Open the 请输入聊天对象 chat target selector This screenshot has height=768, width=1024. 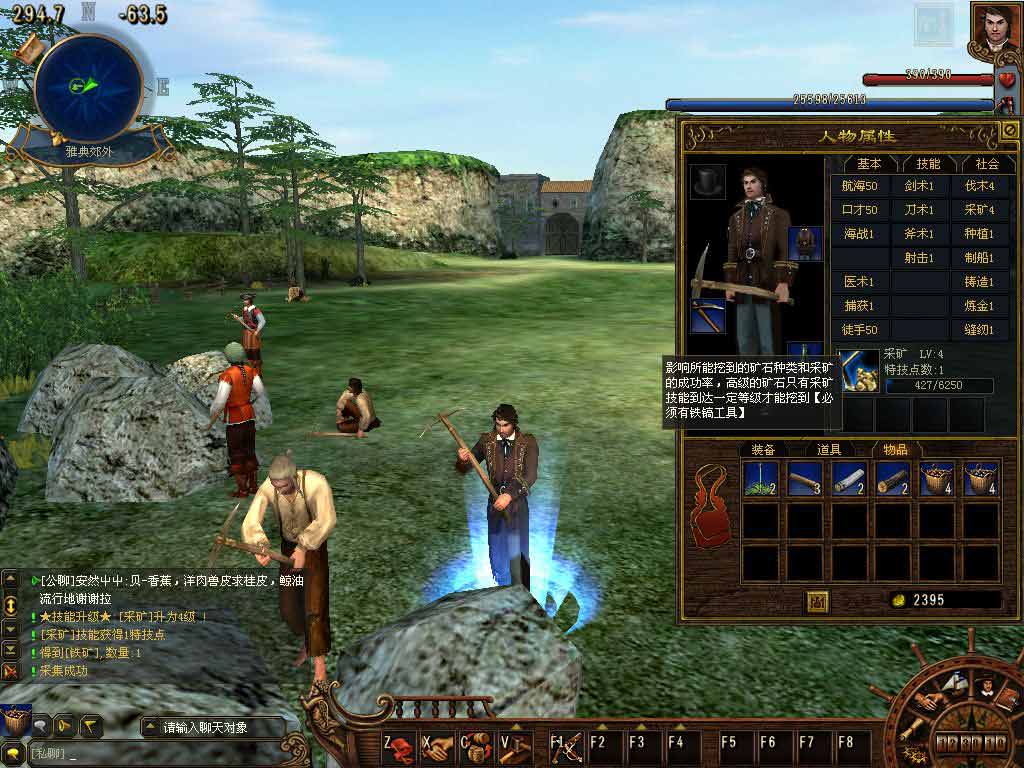(x=205, y=727)
